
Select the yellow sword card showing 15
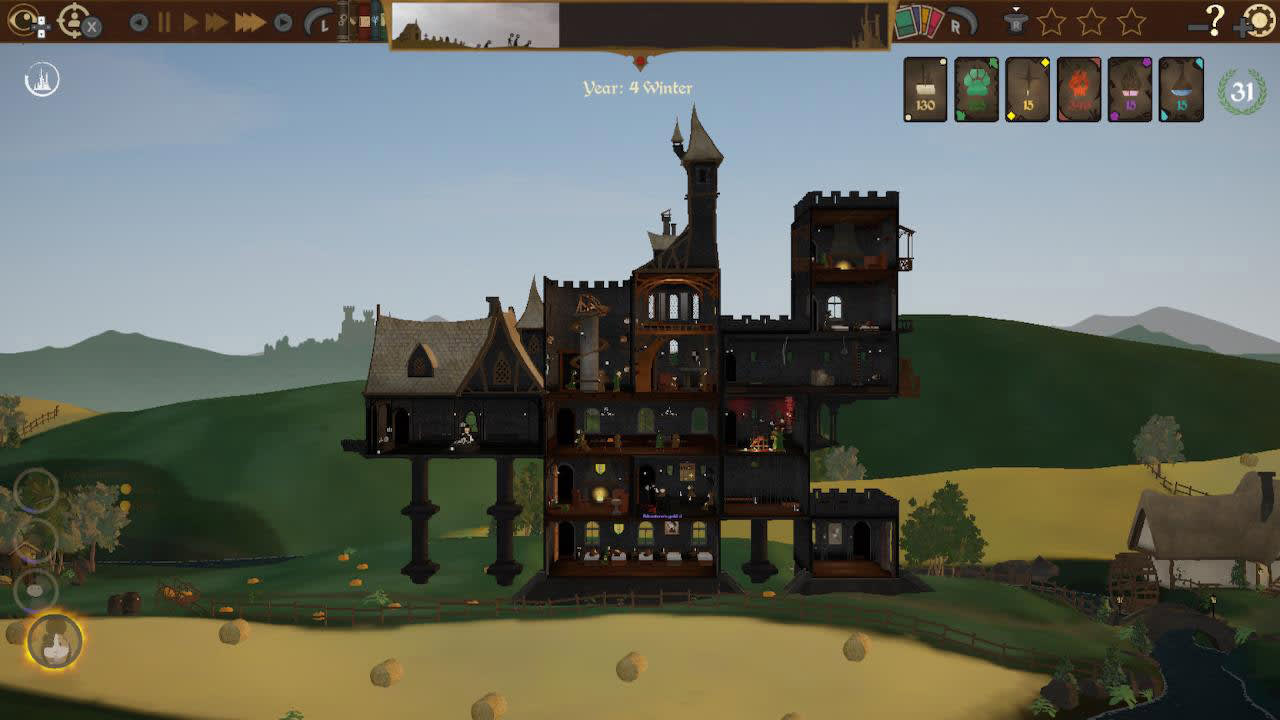(x=1028, y=90)
